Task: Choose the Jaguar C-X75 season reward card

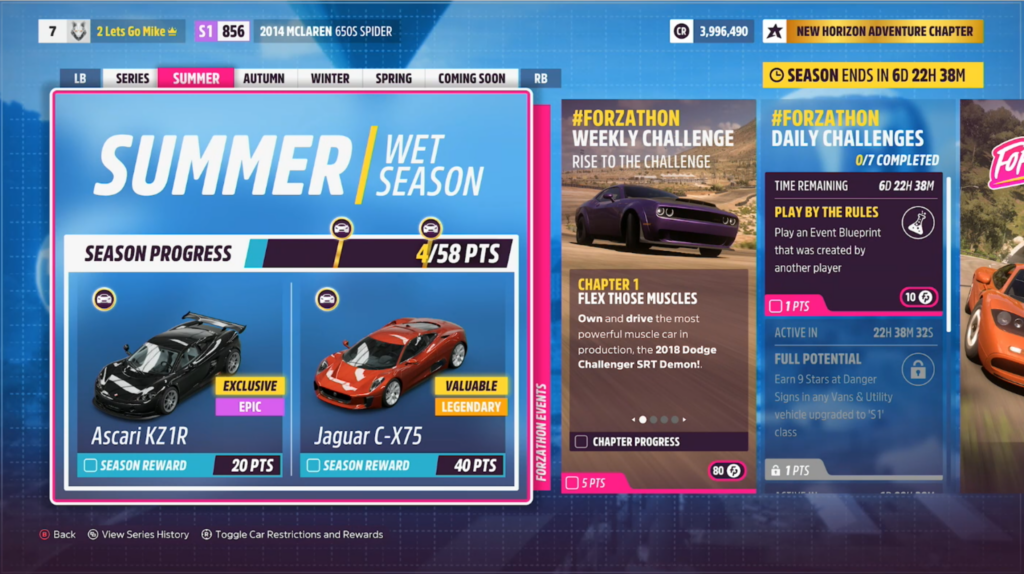Action: pos(404,379)
